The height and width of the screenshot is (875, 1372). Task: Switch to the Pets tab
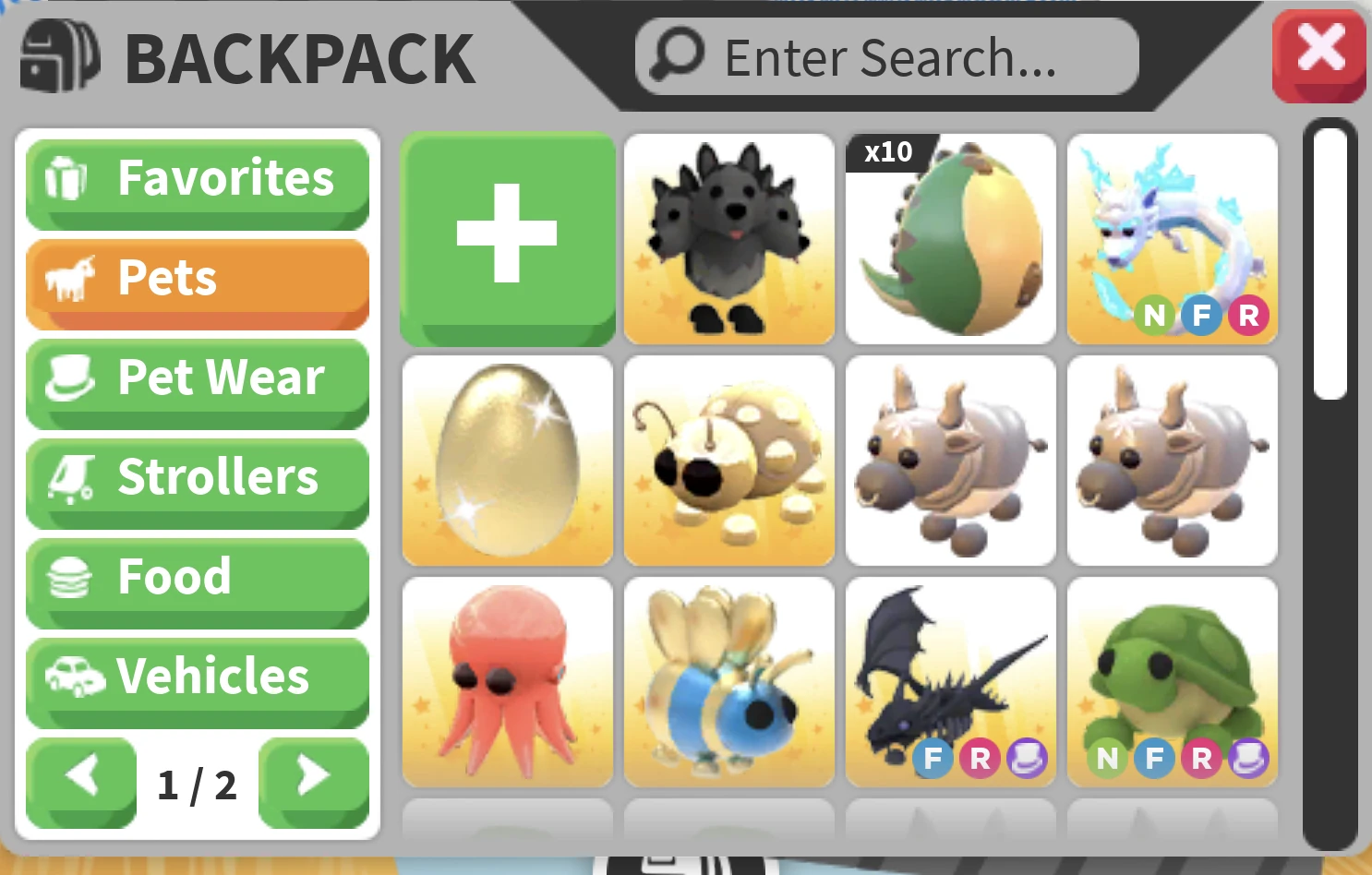click(x=197, y=279)
